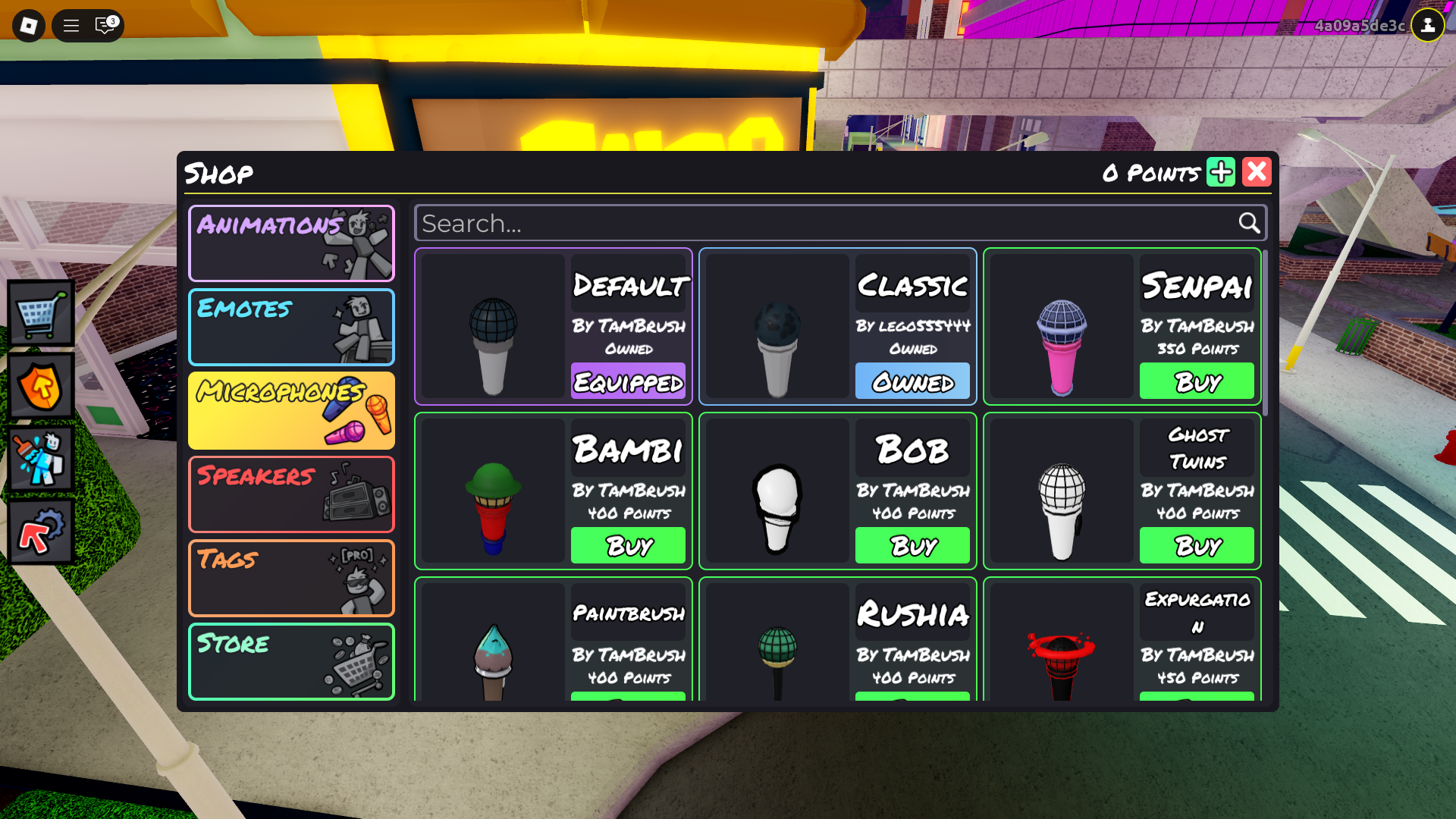Select the Microphones category
The height and width of the screenshot is (819, 1456).
click(291, 410)
